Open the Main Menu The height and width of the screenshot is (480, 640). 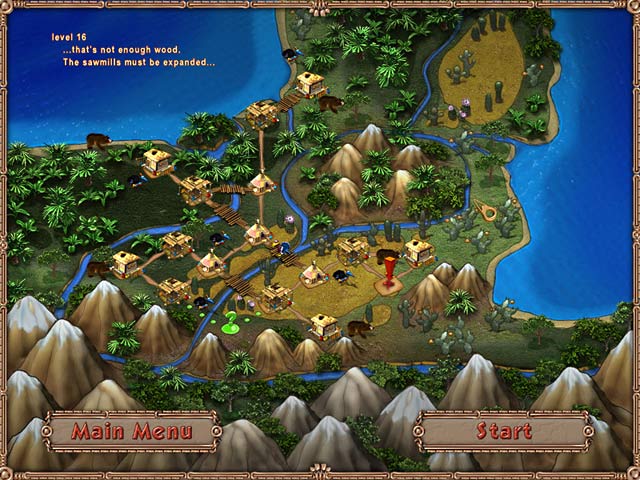coord(130,432)
